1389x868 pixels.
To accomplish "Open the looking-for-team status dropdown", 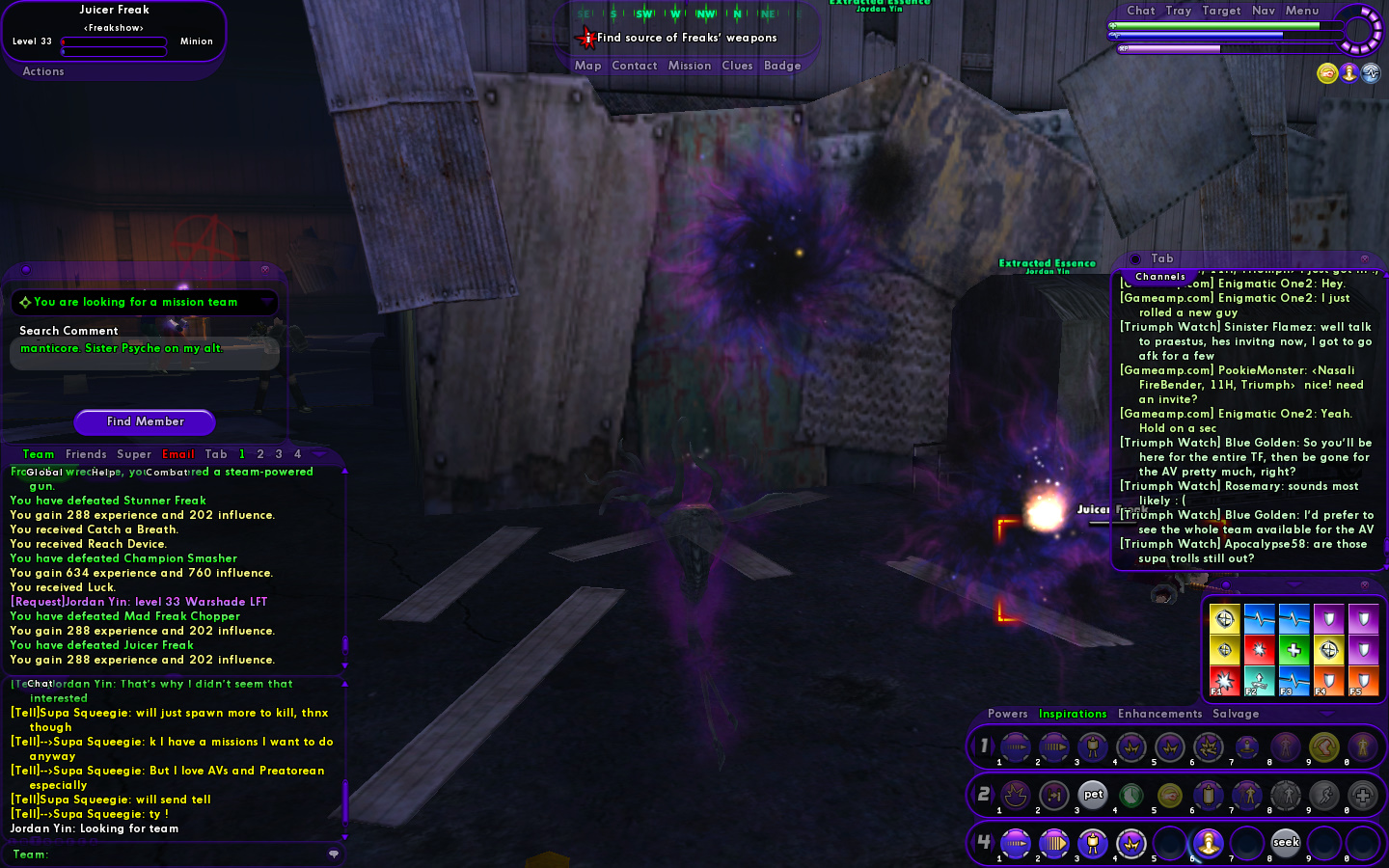I will coord(266,303).
